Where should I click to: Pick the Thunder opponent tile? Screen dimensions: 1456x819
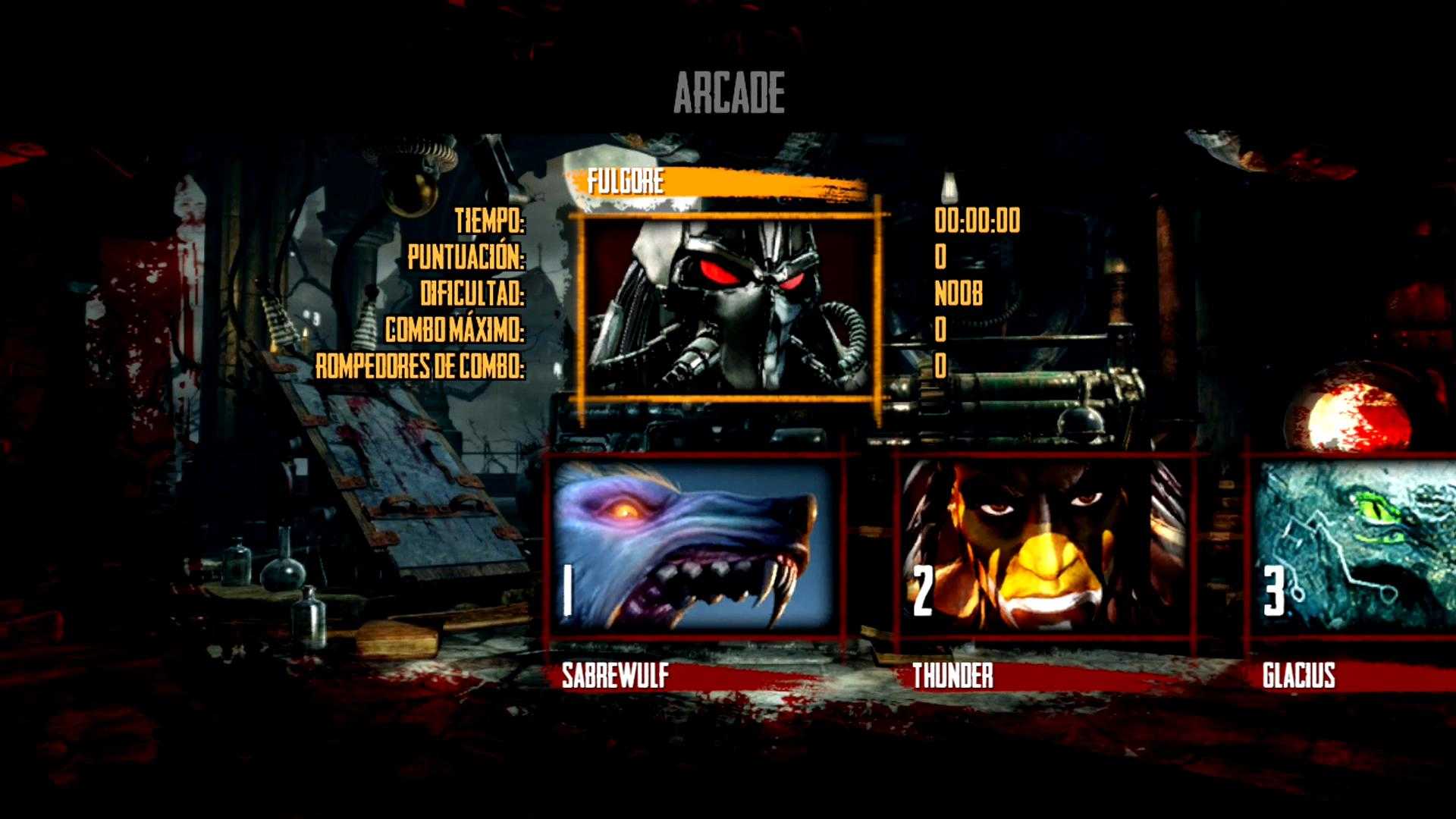tap(1043, 548)
